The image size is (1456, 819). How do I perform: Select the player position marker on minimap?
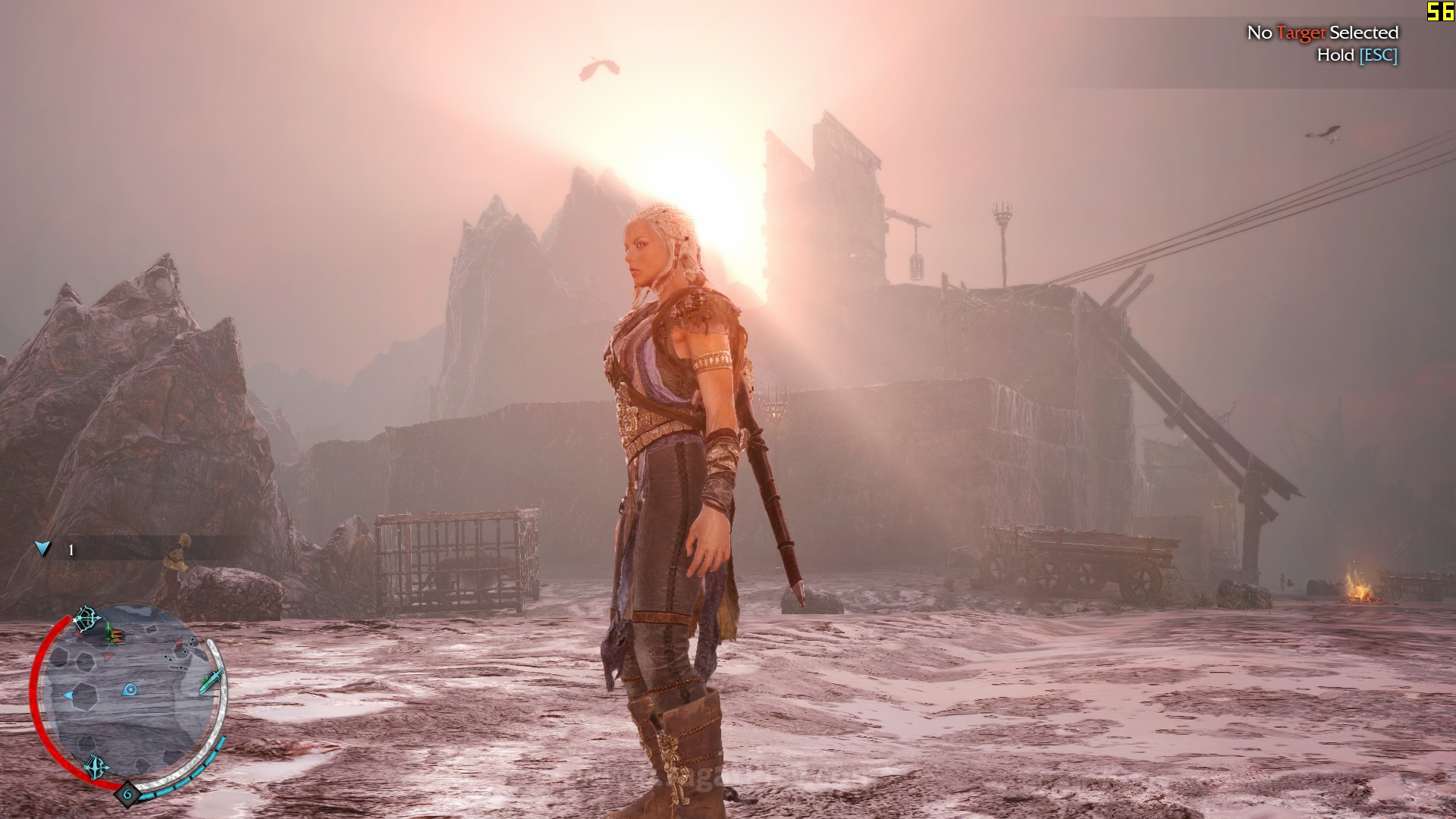[130, 690]
